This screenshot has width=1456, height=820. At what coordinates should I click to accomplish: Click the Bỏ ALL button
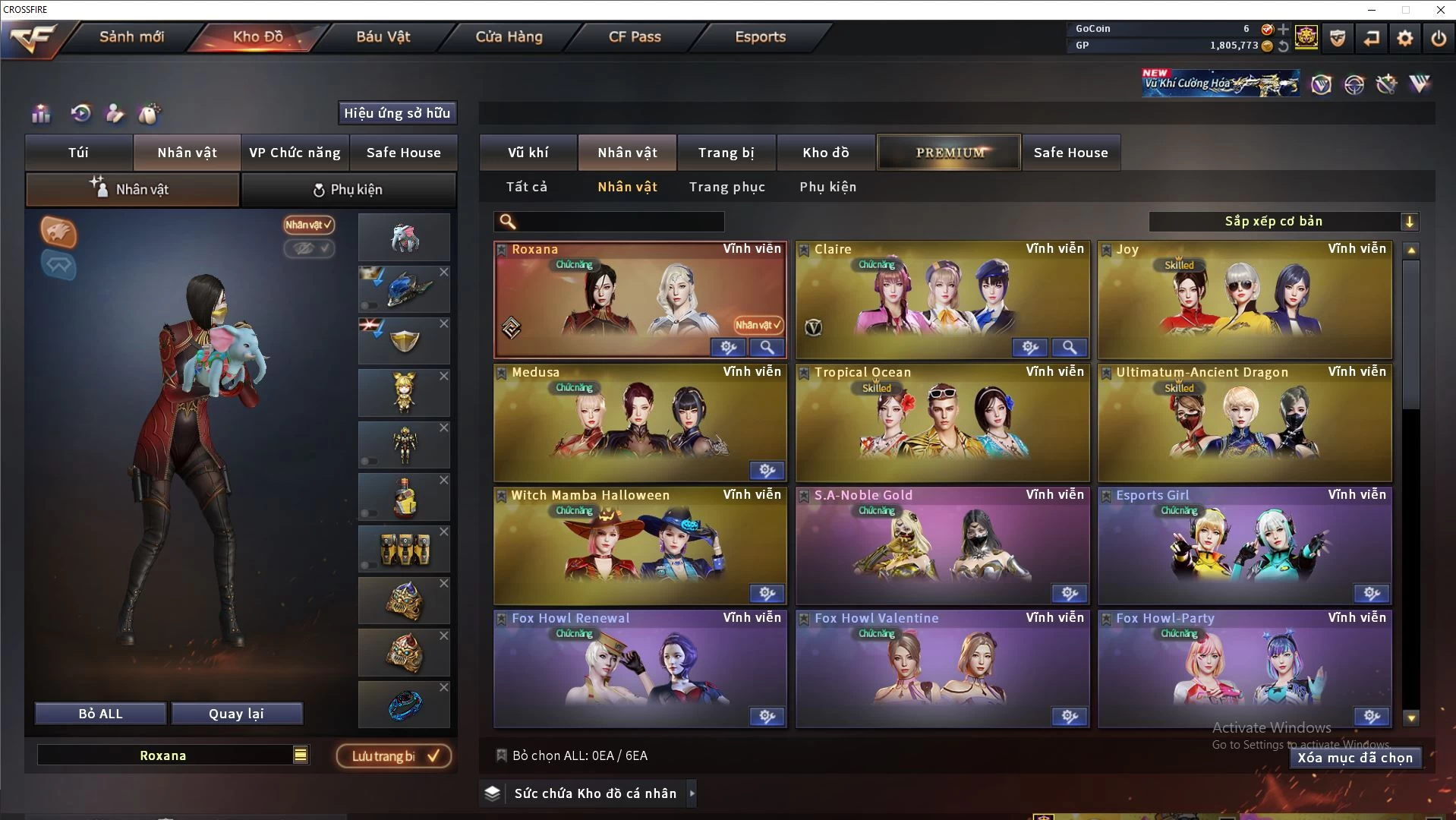100,714
